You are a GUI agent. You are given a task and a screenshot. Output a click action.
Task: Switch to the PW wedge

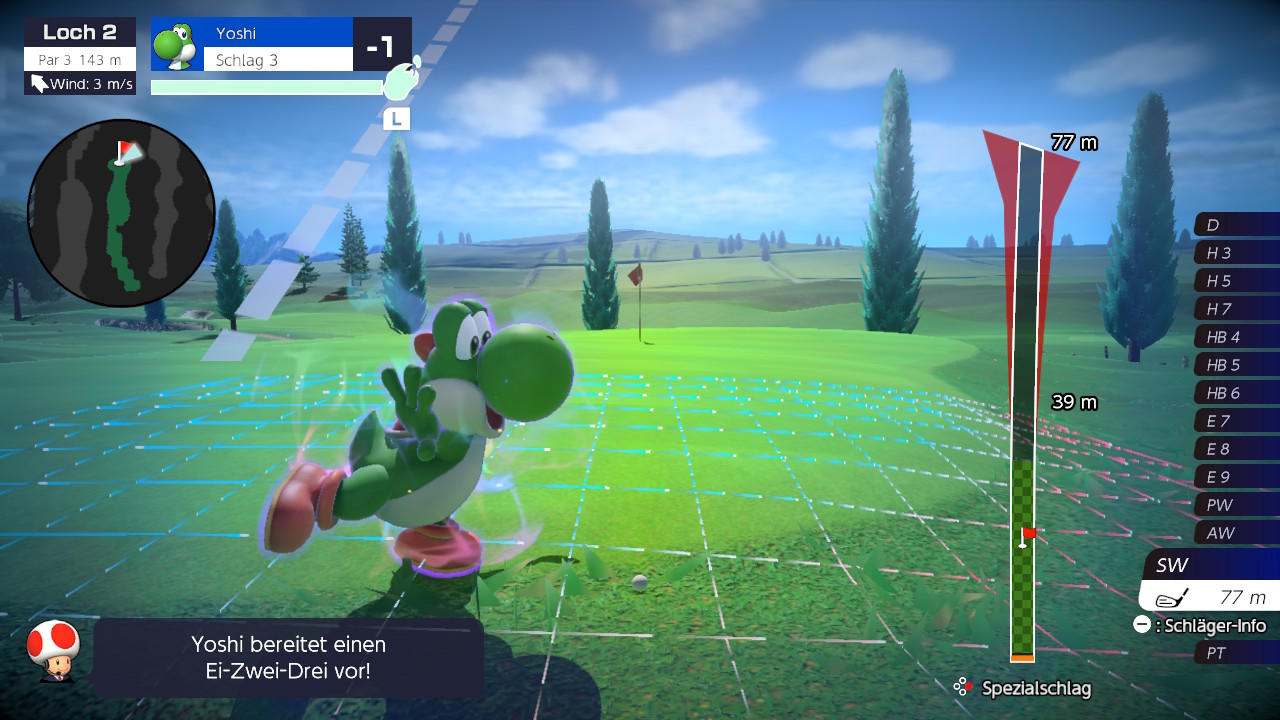1236,505
